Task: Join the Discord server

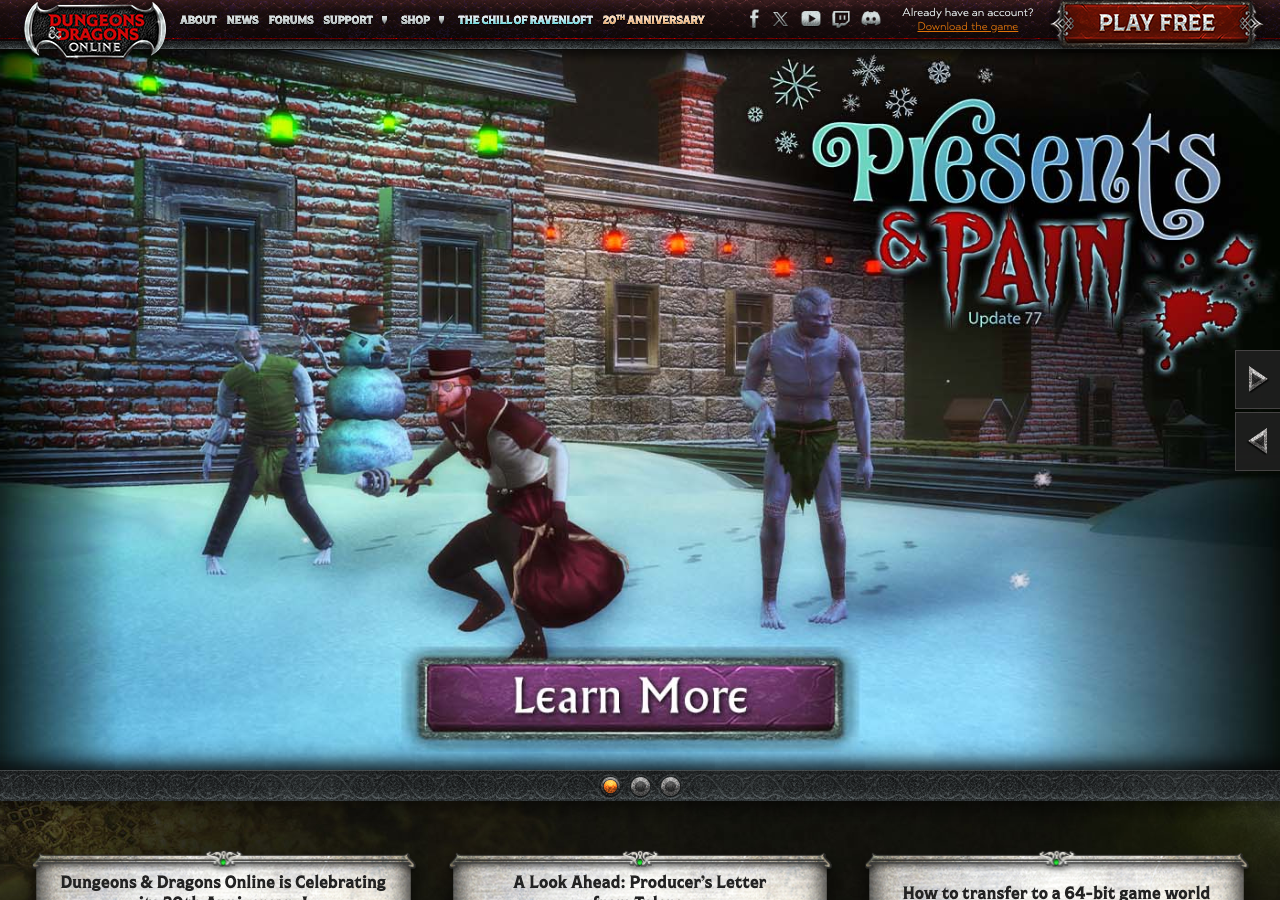Action: click(x=869, y=17)
